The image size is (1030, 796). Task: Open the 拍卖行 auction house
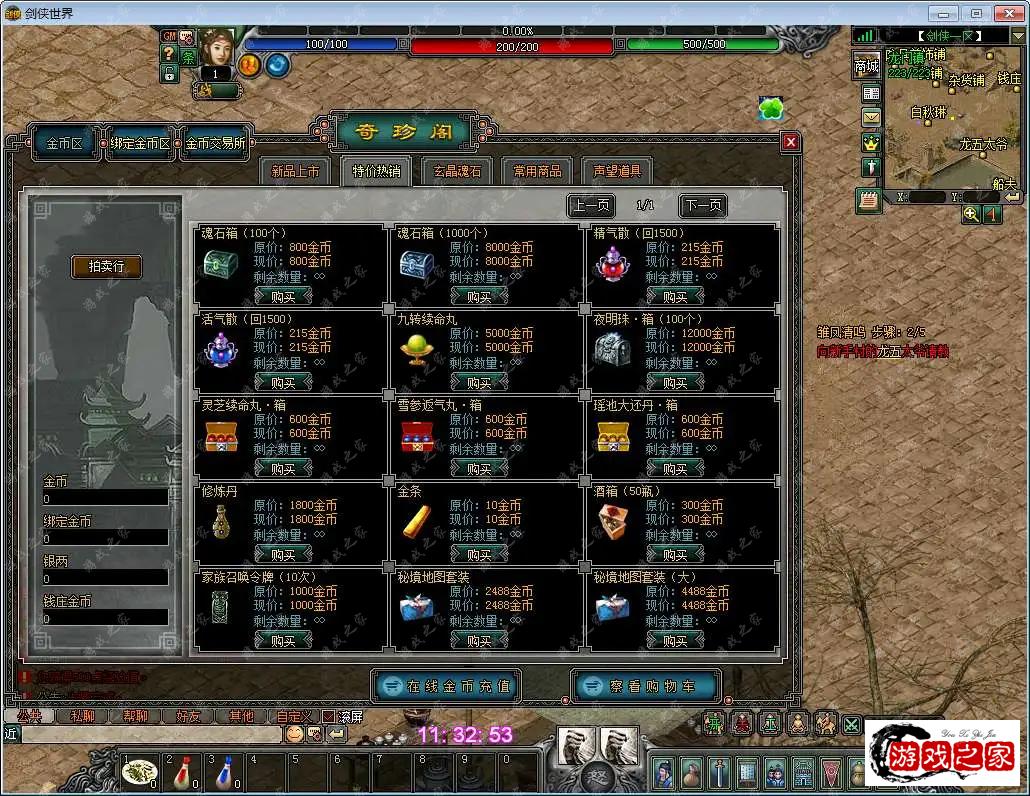tap(106, 266)
